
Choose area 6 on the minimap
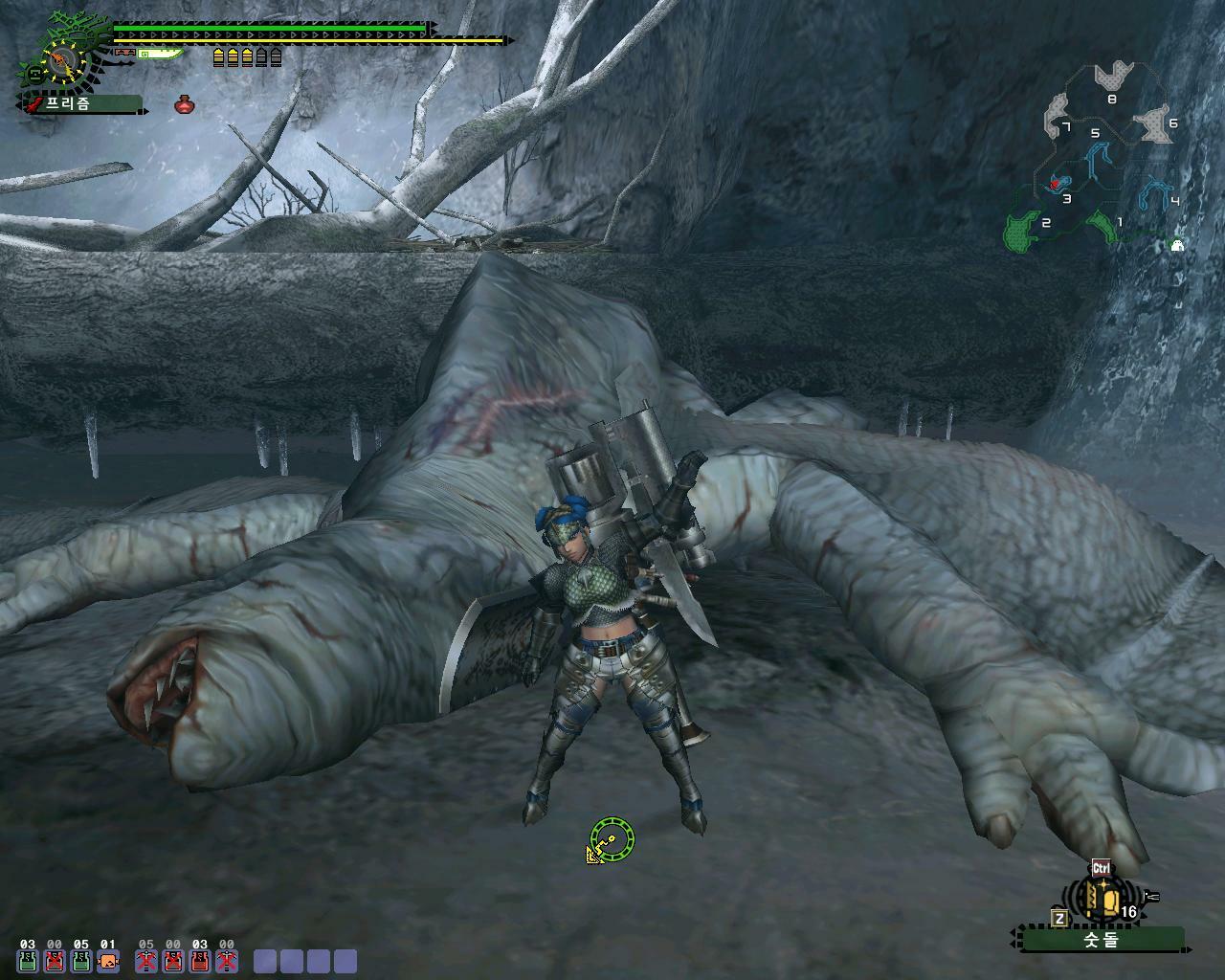point(1154,125)
